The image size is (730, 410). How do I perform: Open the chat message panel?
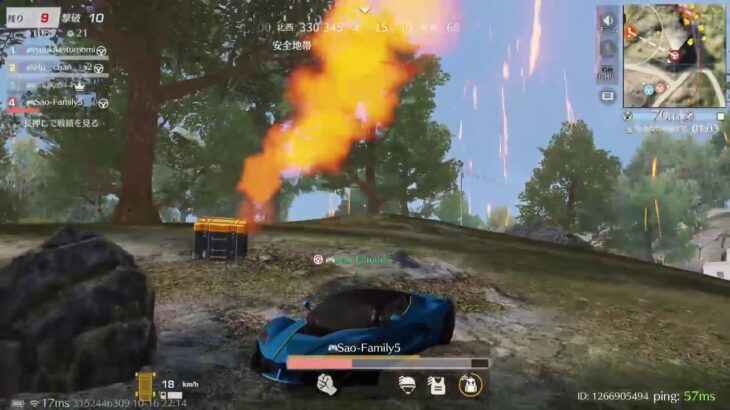coord(607,96)
